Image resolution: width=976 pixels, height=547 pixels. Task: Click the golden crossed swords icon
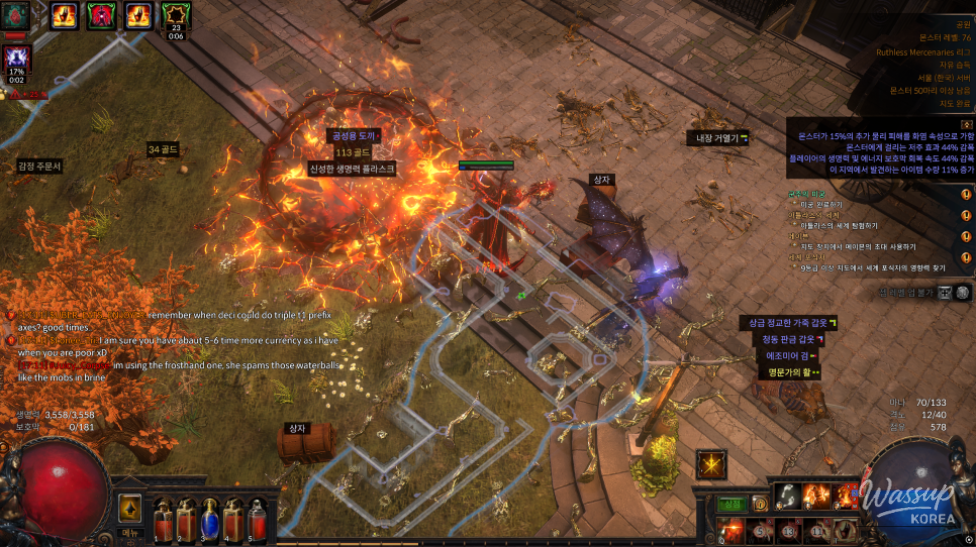(712, 464)
